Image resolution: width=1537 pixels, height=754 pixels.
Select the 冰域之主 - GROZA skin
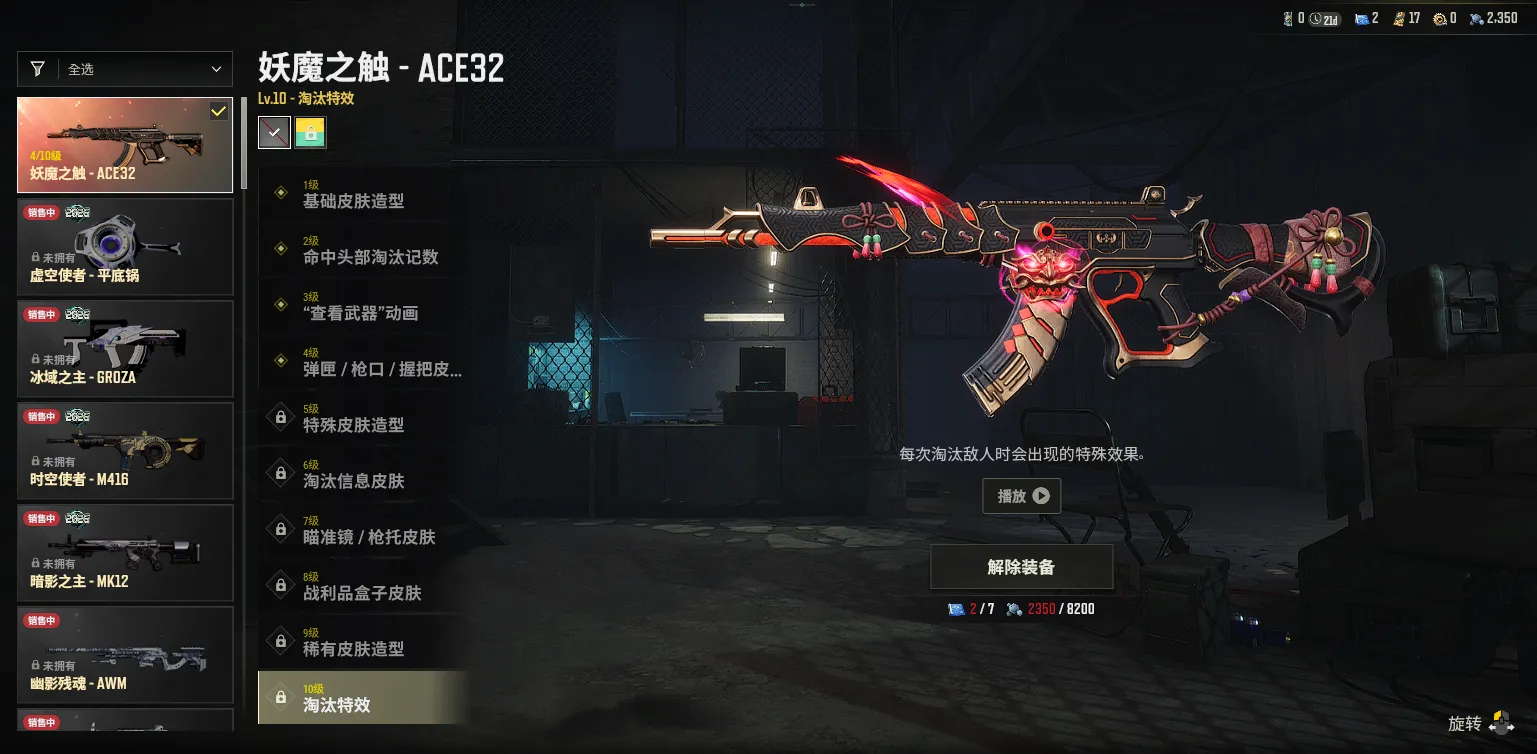click(x=125, y=349)
